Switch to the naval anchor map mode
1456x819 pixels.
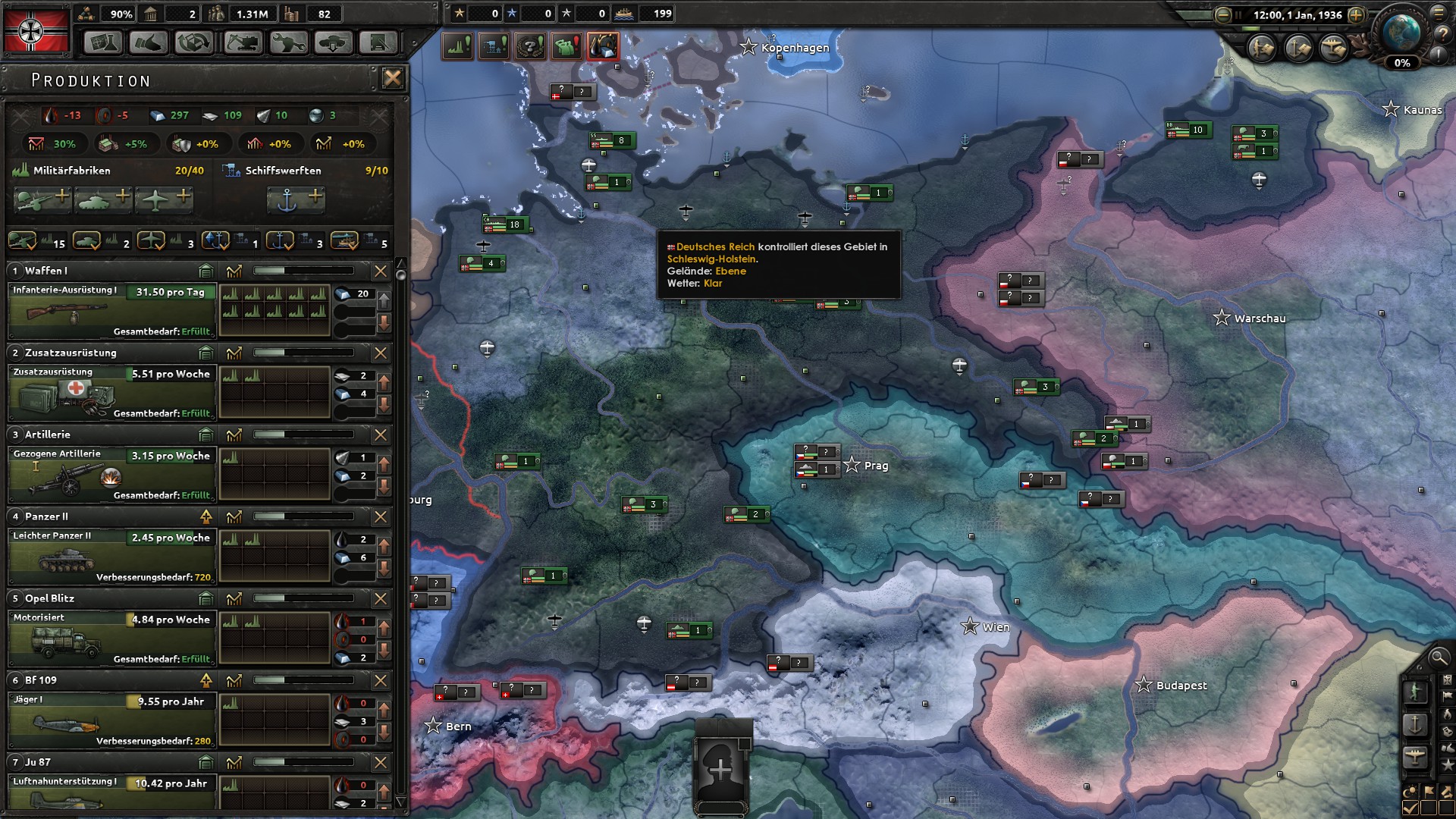tap(1415, 725)
